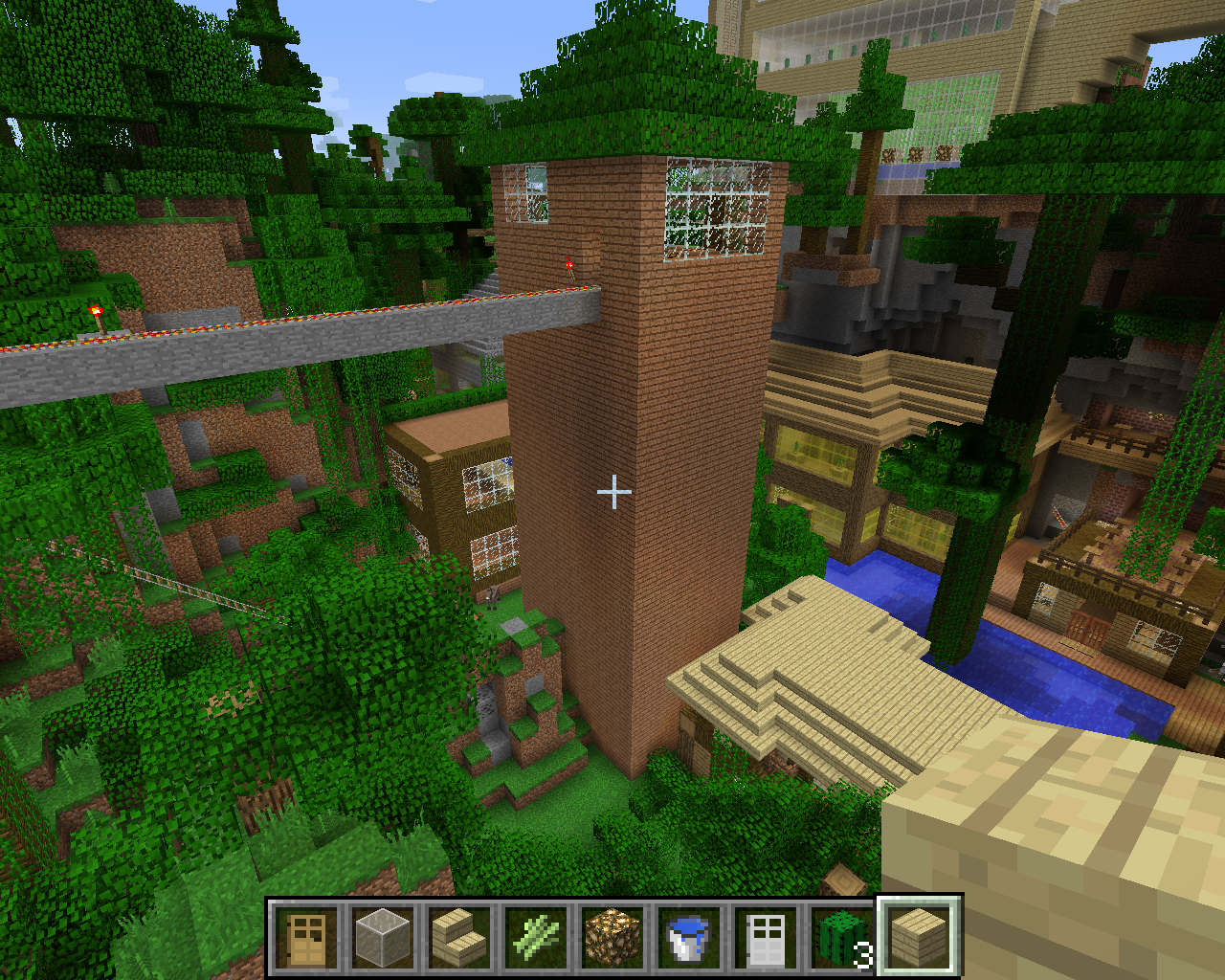Pick the cactus stack of three
1225x980 pixels.
tap(842, 937)
